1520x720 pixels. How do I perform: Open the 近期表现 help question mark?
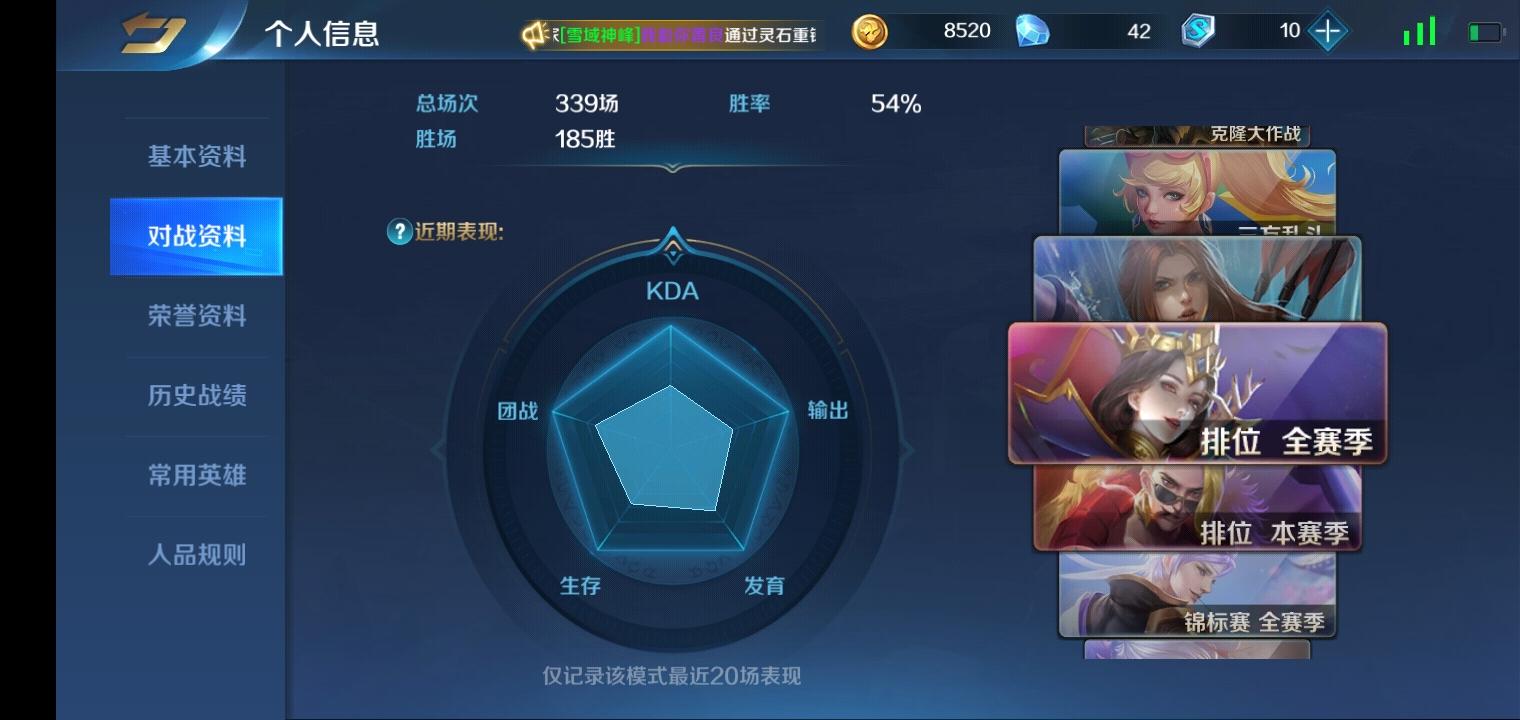point(398,231)
